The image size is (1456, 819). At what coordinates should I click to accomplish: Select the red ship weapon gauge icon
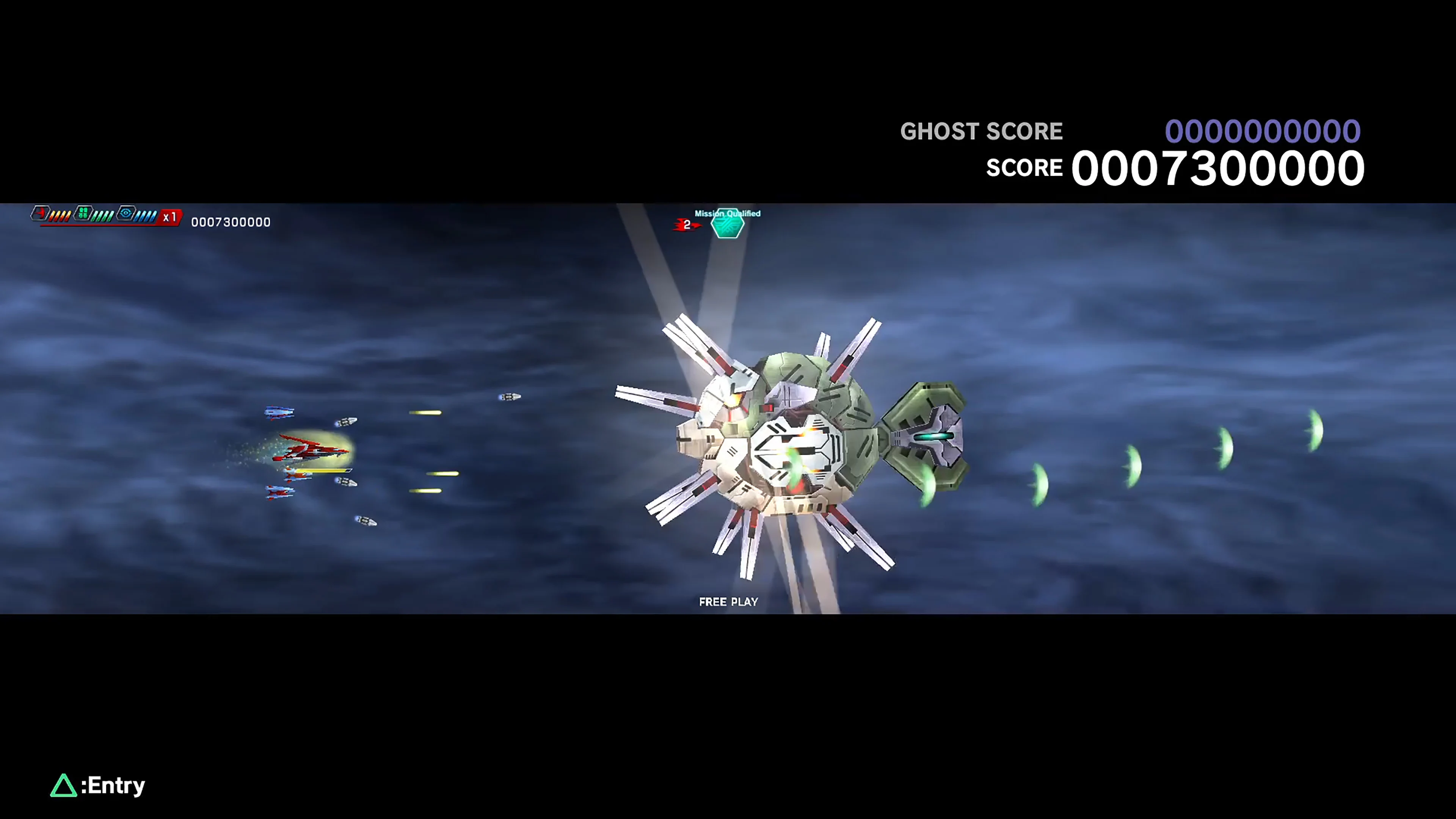coord(41,213)
